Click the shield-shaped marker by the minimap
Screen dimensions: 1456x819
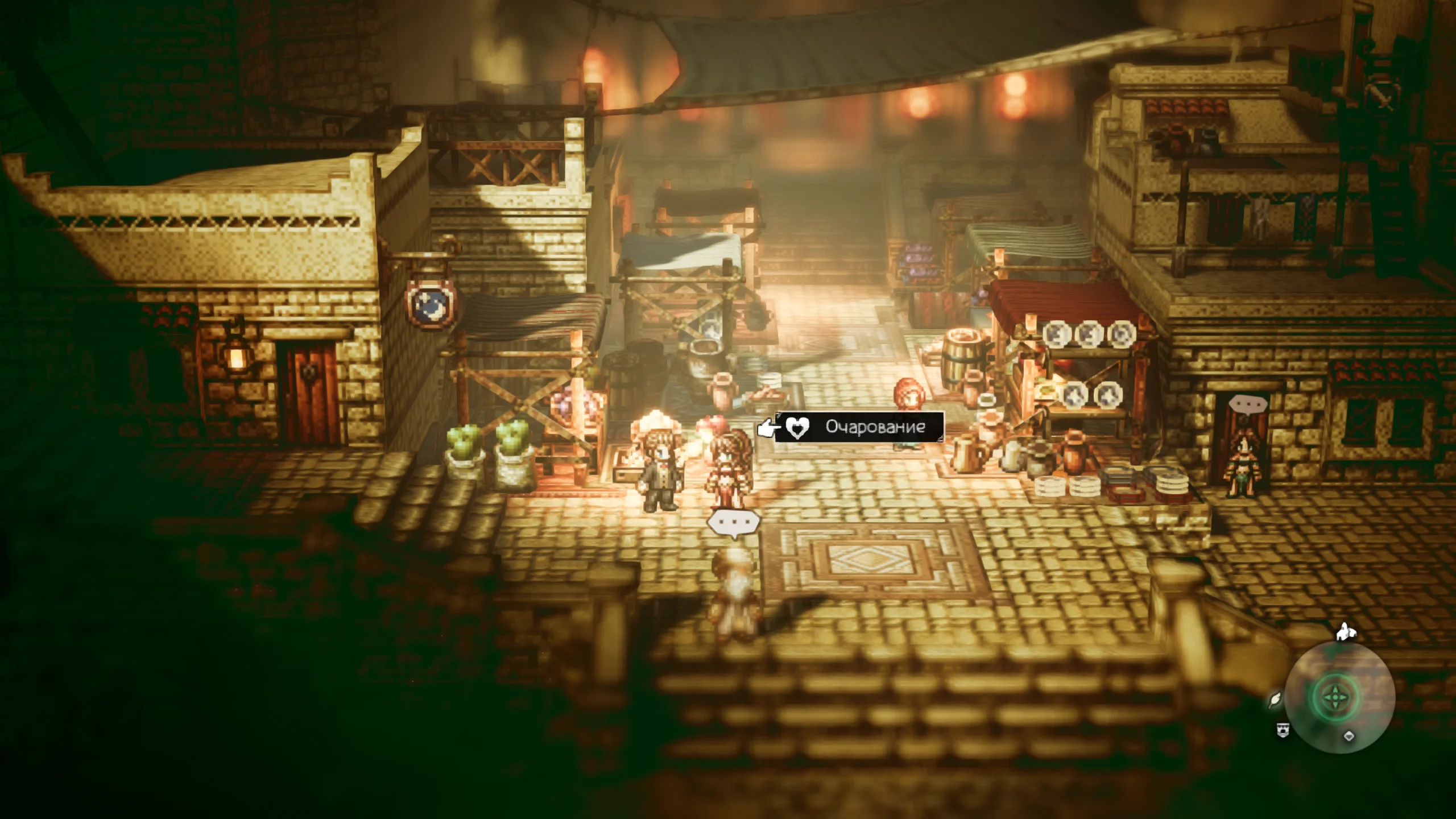click(1283, 731)
